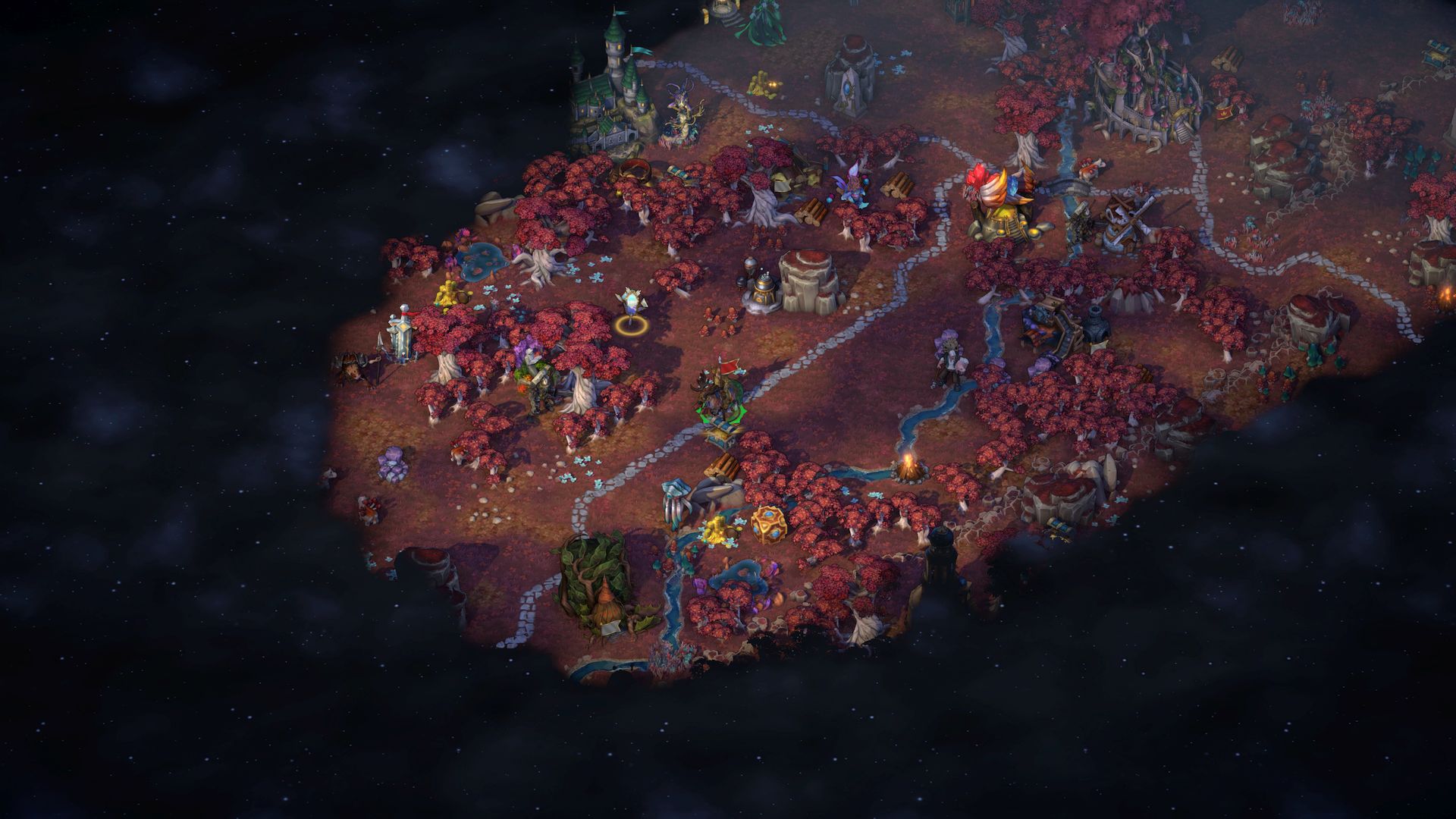The image size is (1456, 819).
Task: Select the mounted hero with green marker
Action: pyautogui.click(x=720, y=393)
